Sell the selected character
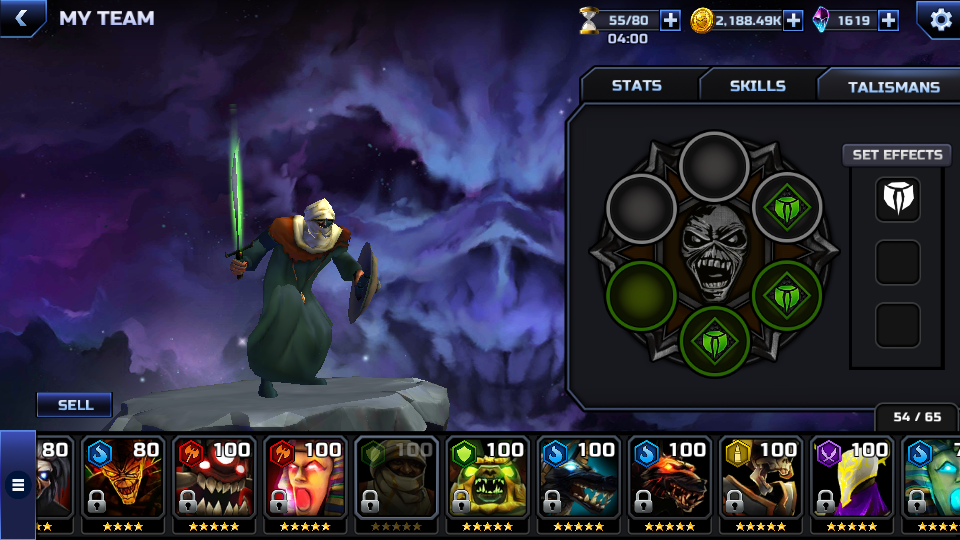Screen dimensions: 960x540 coord(75,405)
